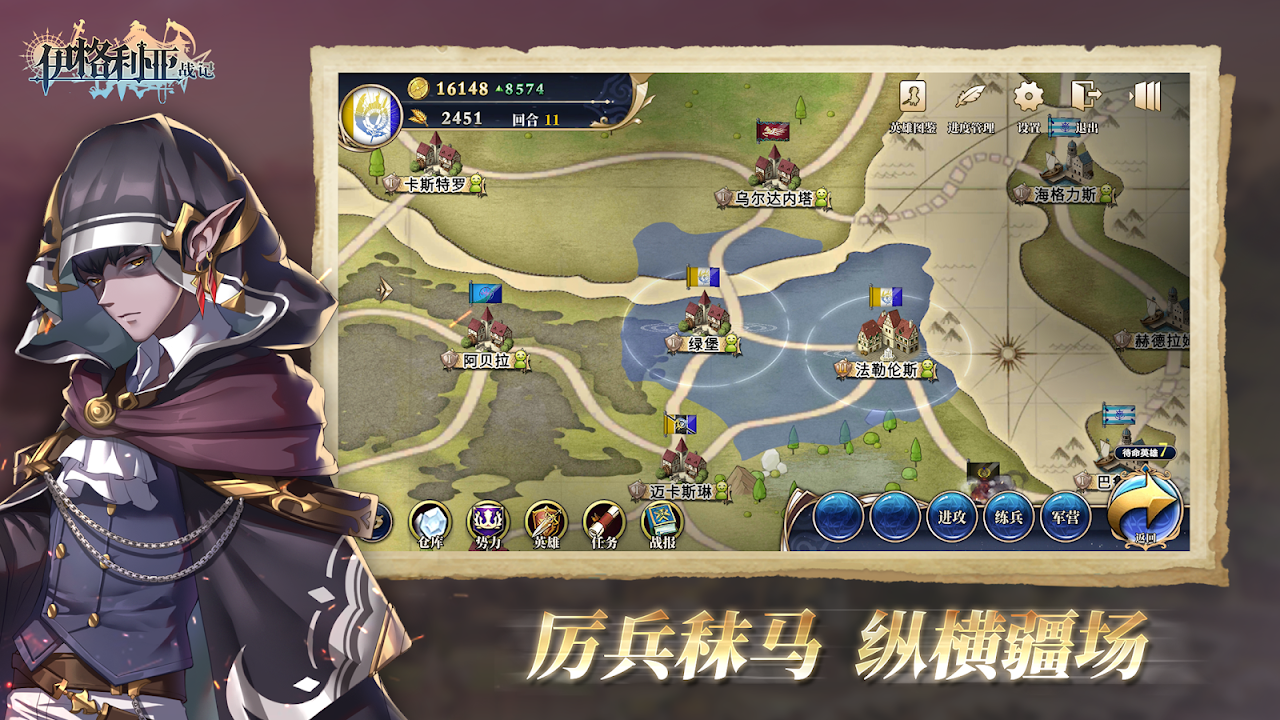The height and width of the screenshot is (720, 1280).
Task: Choose the 进攻 attack command
Action: (x=951, y=517)
